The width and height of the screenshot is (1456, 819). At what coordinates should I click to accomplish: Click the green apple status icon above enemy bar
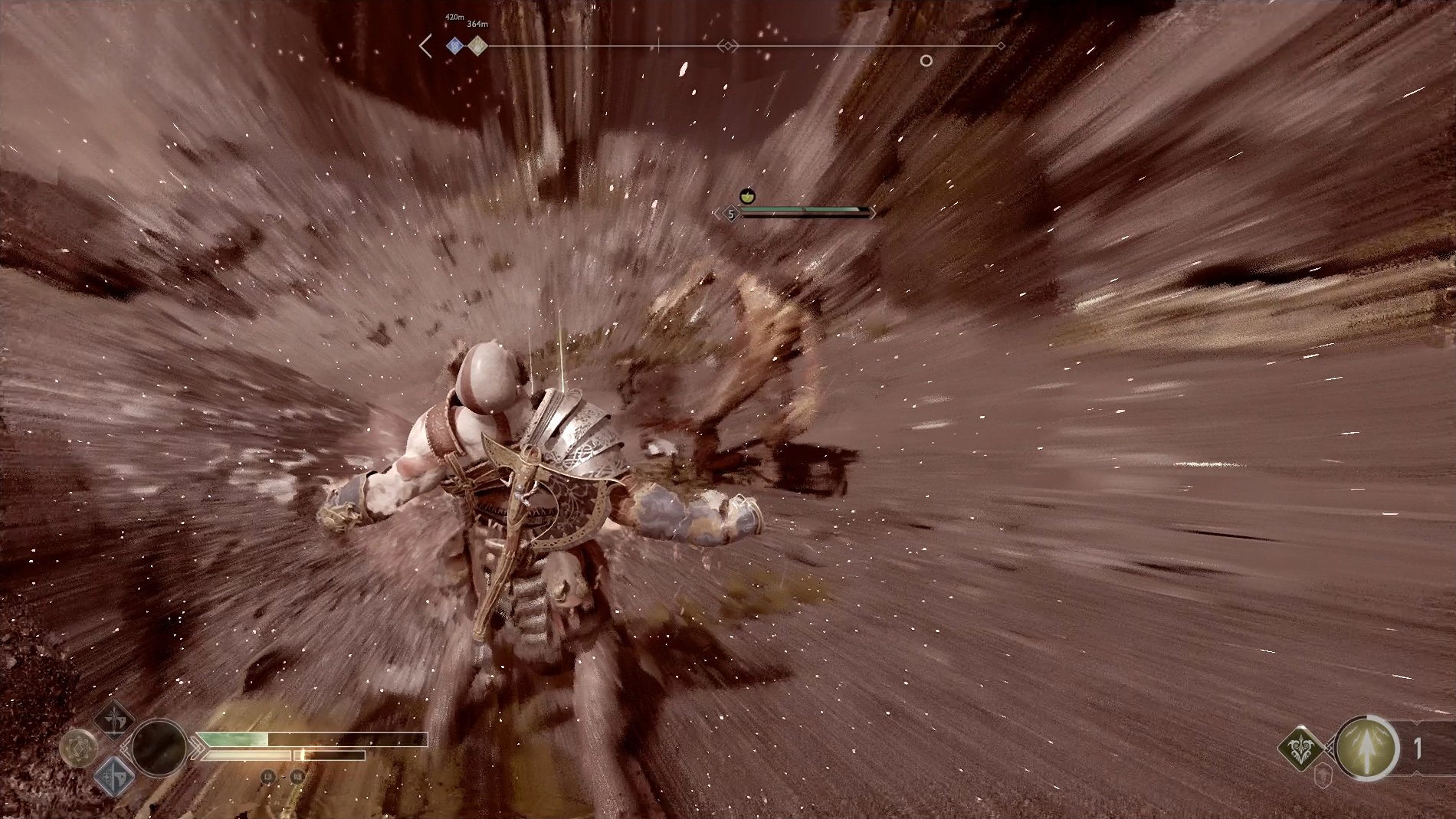pos(747,196)
